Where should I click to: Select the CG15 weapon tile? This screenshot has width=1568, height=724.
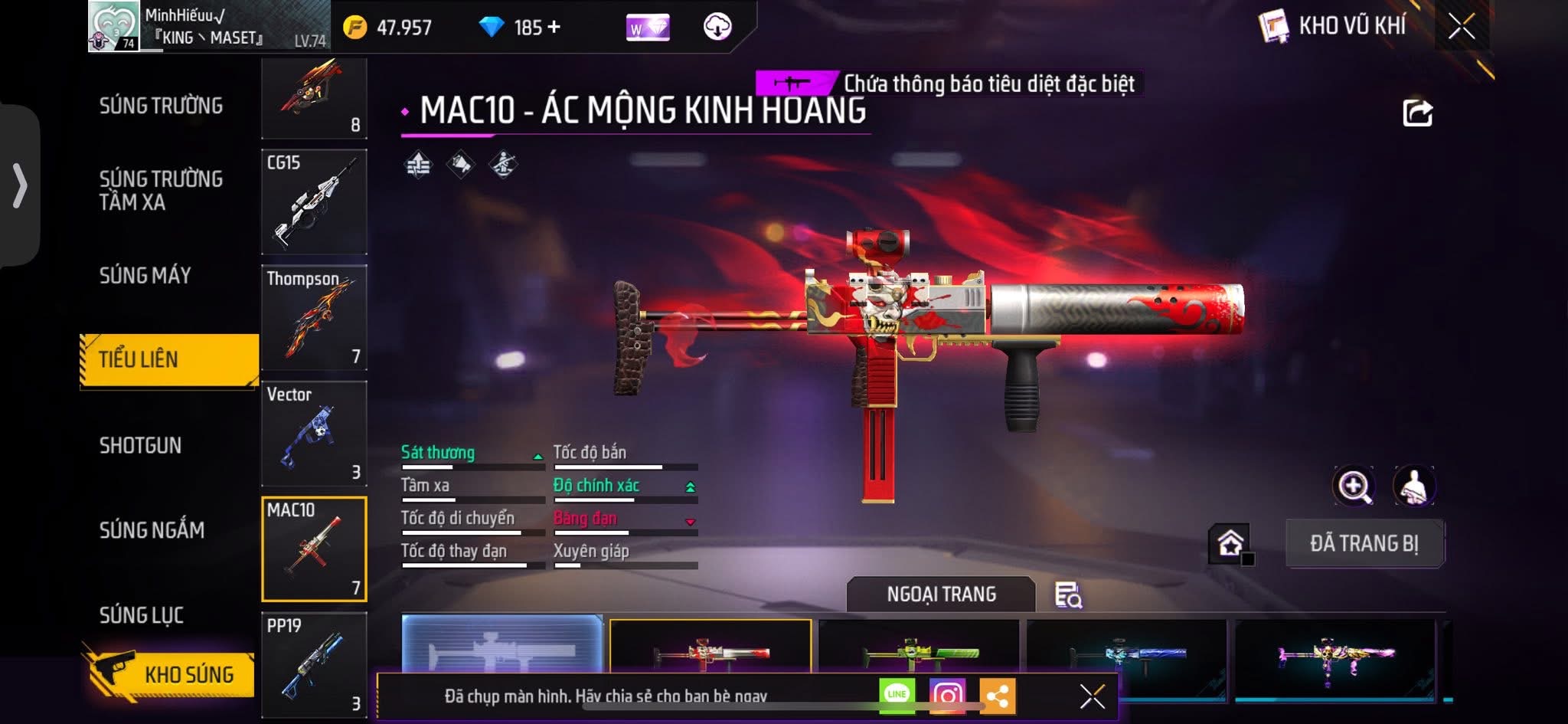[314, 202]
